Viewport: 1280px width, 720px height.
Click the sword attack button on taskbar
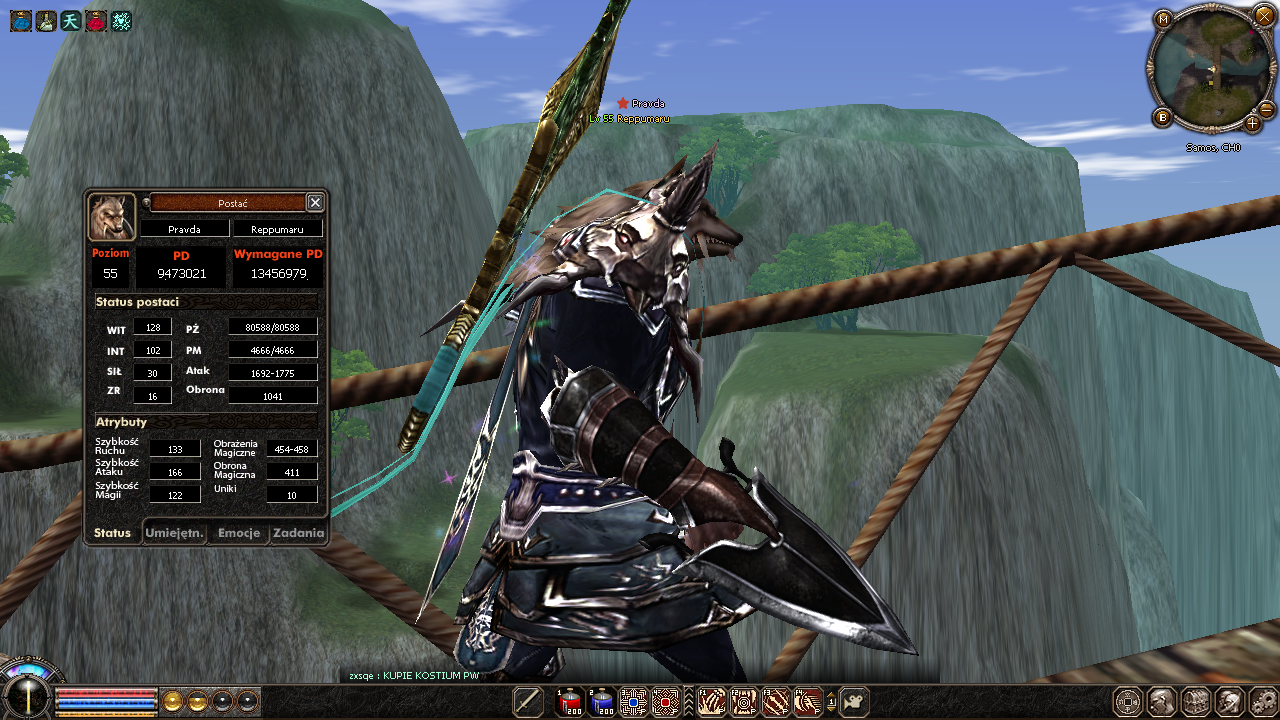tap(528, 702)
